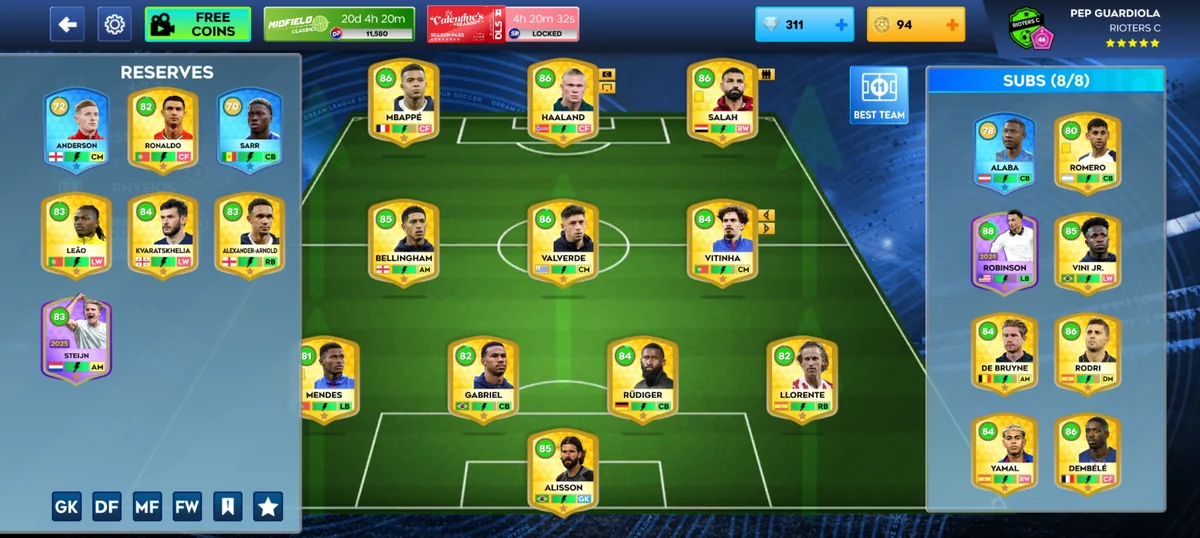Filter reserves by FW position

click(187, 507)
